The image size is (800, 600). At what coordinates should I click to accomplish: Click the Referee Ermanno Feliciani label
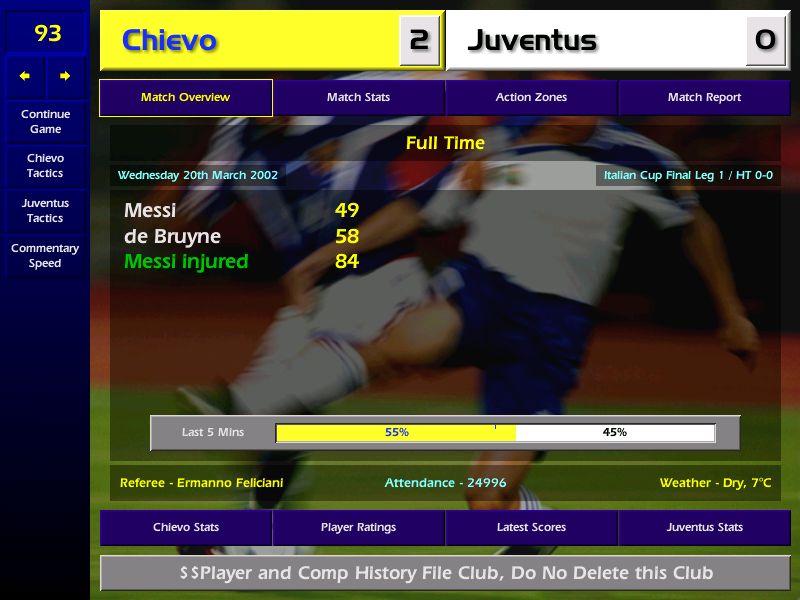[201, 483]
